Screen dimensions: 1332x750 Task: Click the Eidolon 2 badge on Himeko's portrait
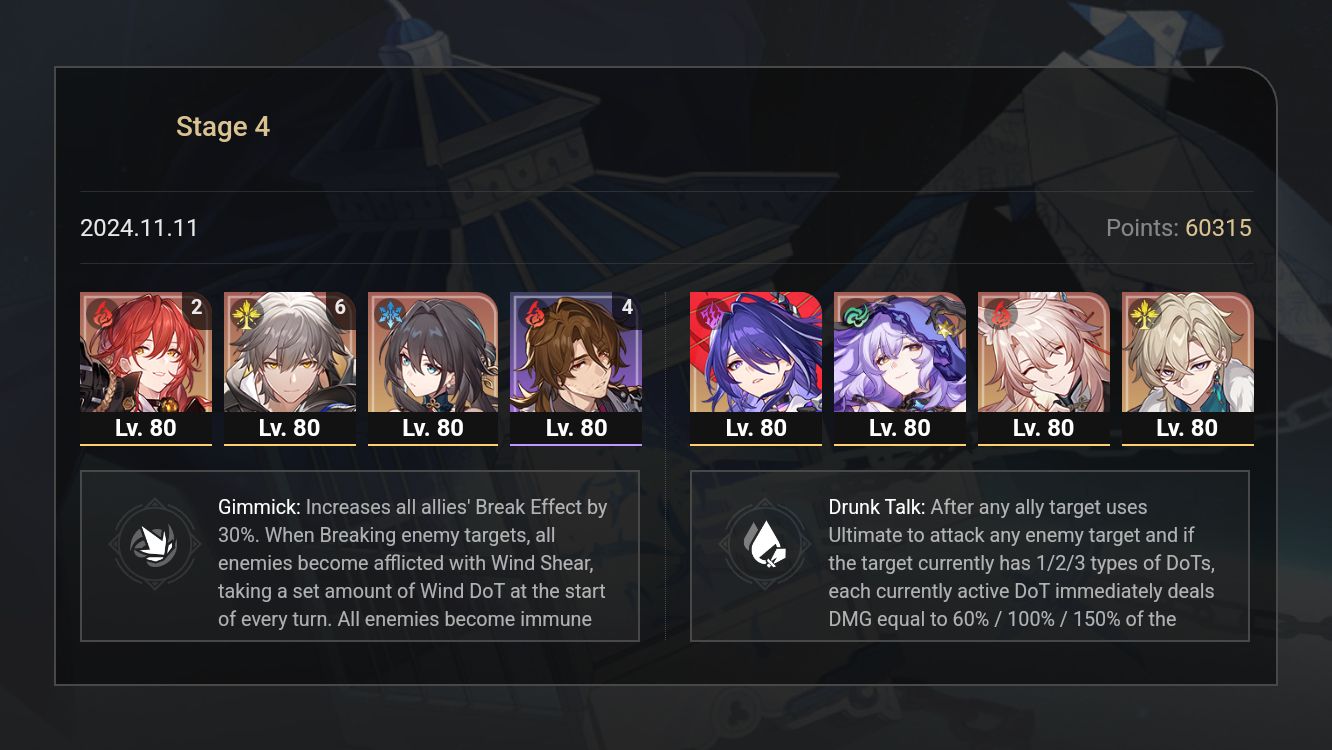click(197, 308)
